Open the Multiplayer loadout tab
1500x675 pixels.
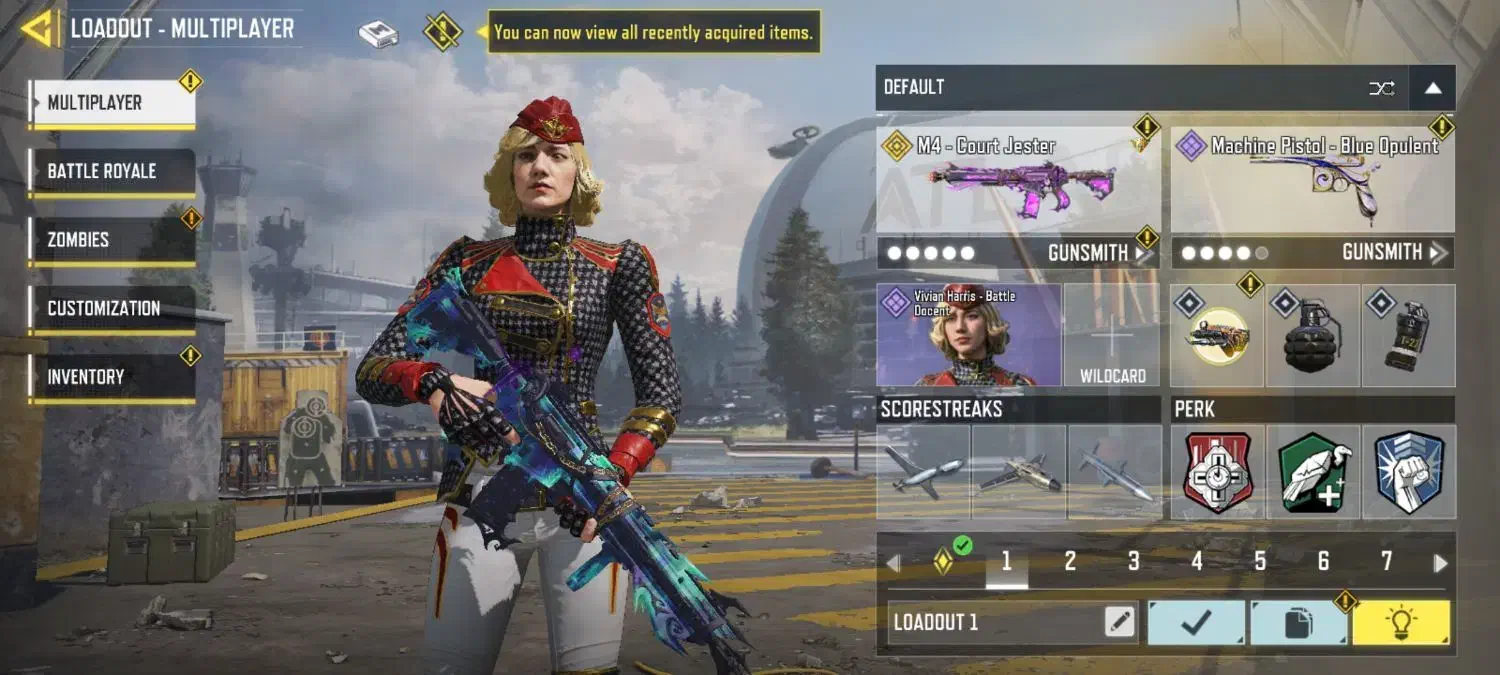click(x=112, y=103)
